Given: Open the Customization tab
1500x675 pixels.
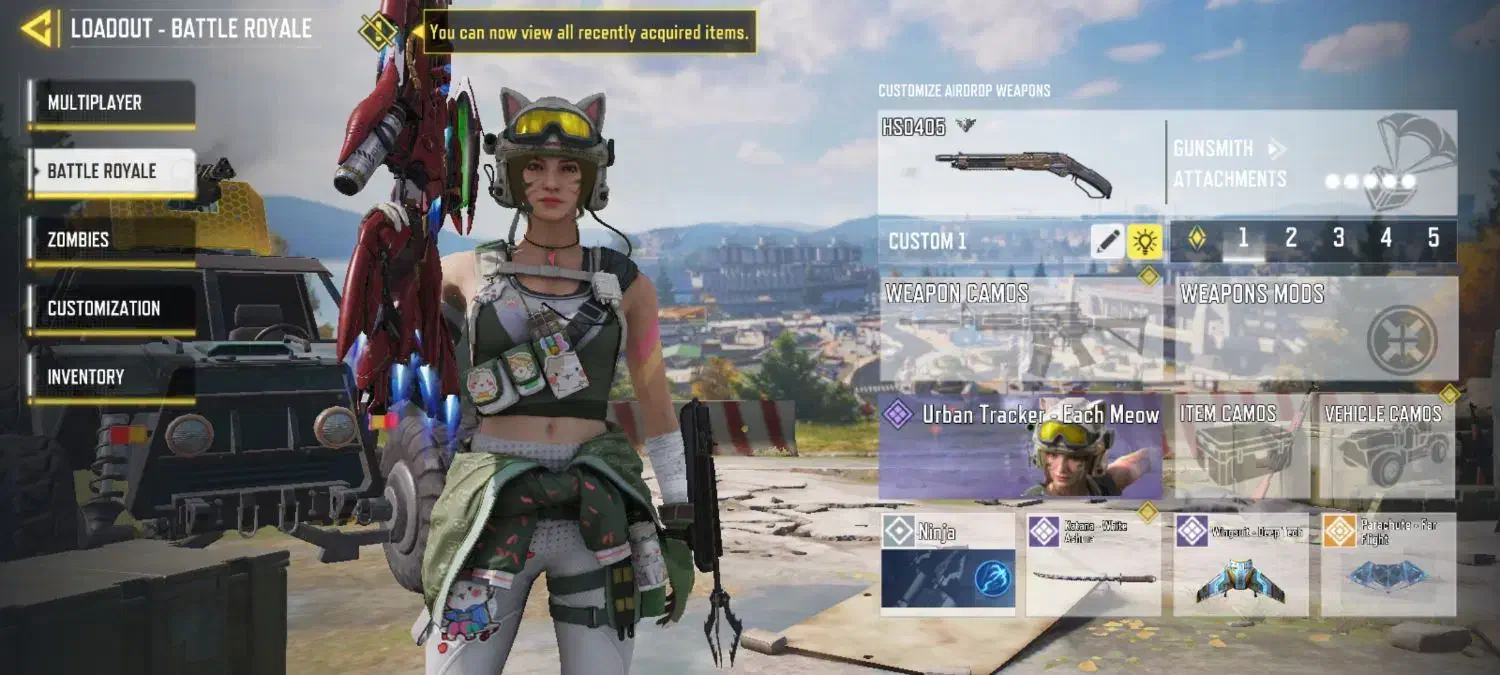Looking at the screenshot, I should (x=111, y=308).
